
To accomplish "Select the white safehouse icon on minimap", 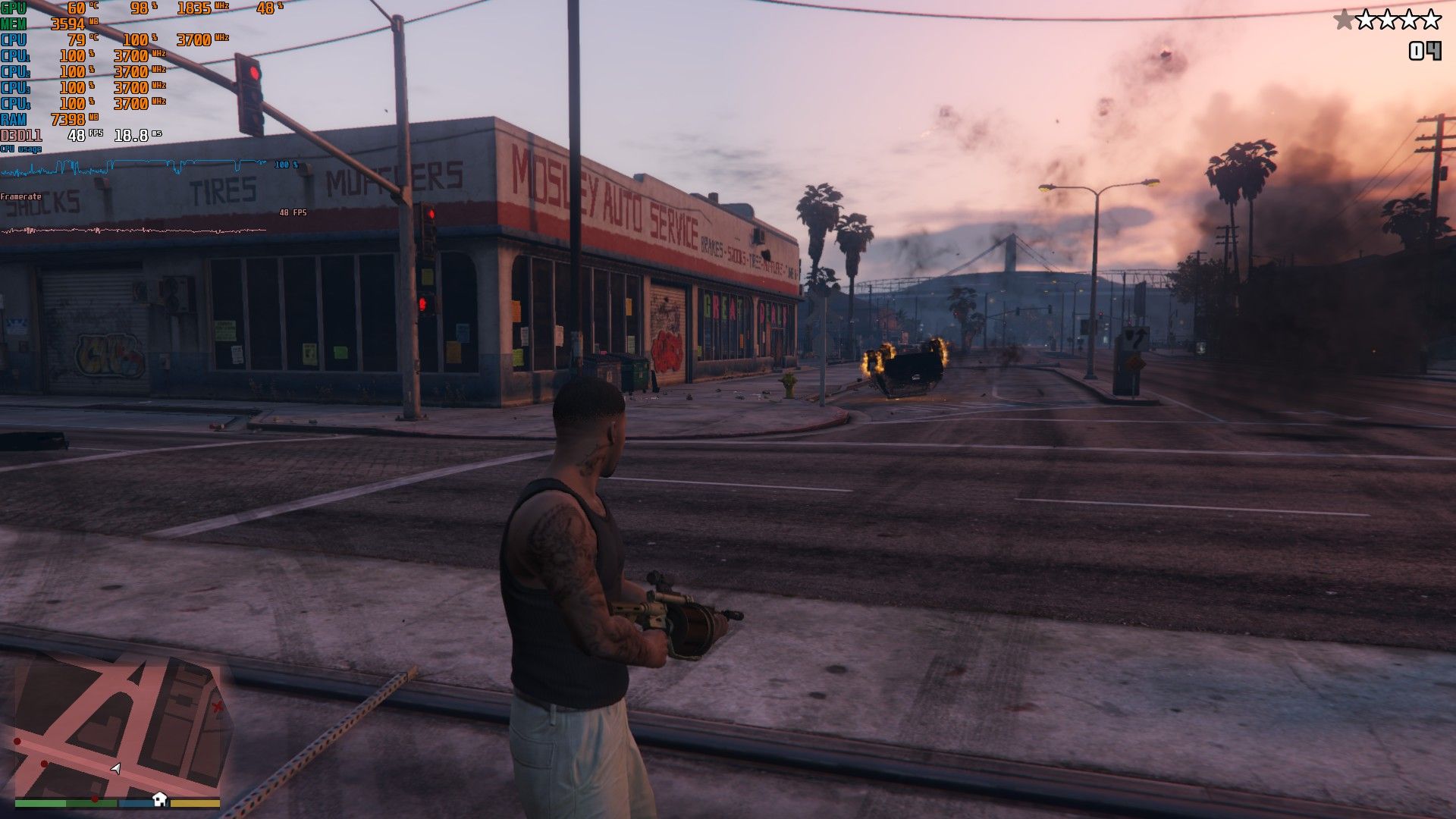I will point(159,798).
